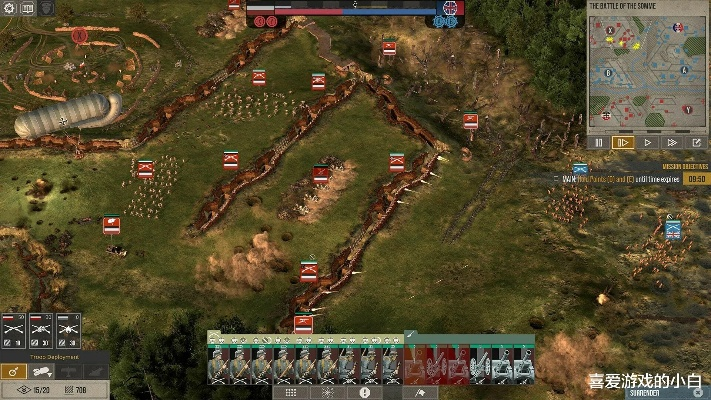Set game speed to normal play
This screenshot has height=400, width=711.
[x=648, y=143]
